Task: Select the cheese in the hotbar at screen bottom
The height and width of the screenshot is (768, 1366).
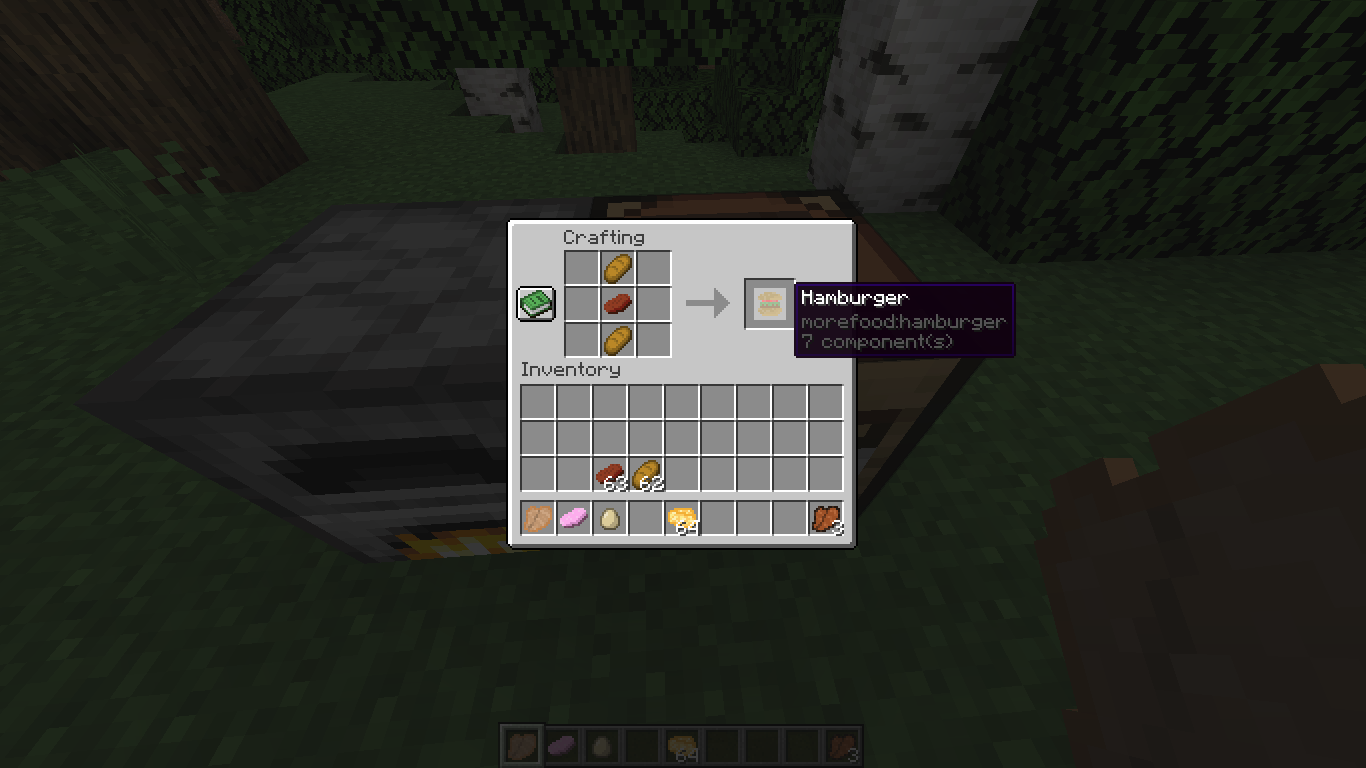Action: [x=682, y=744]
